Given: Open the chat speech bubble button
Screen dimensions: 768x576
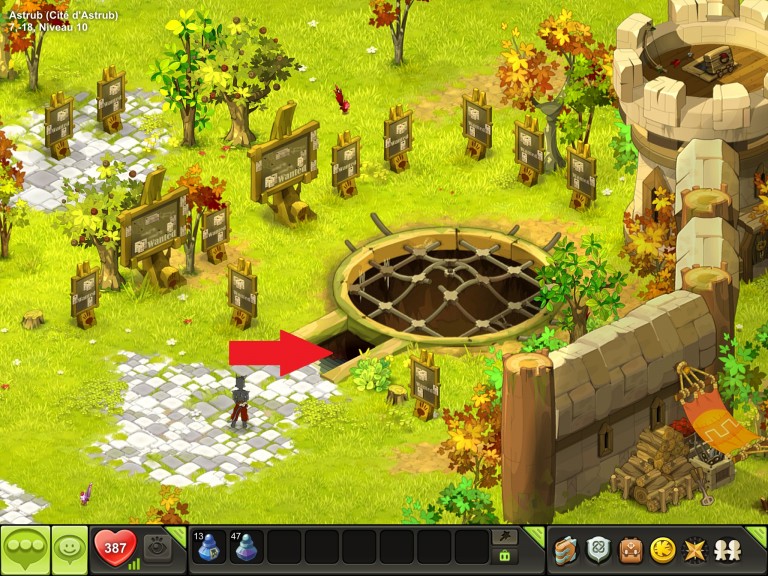Looking at the screenshot, I should click(x=24, y=549).
